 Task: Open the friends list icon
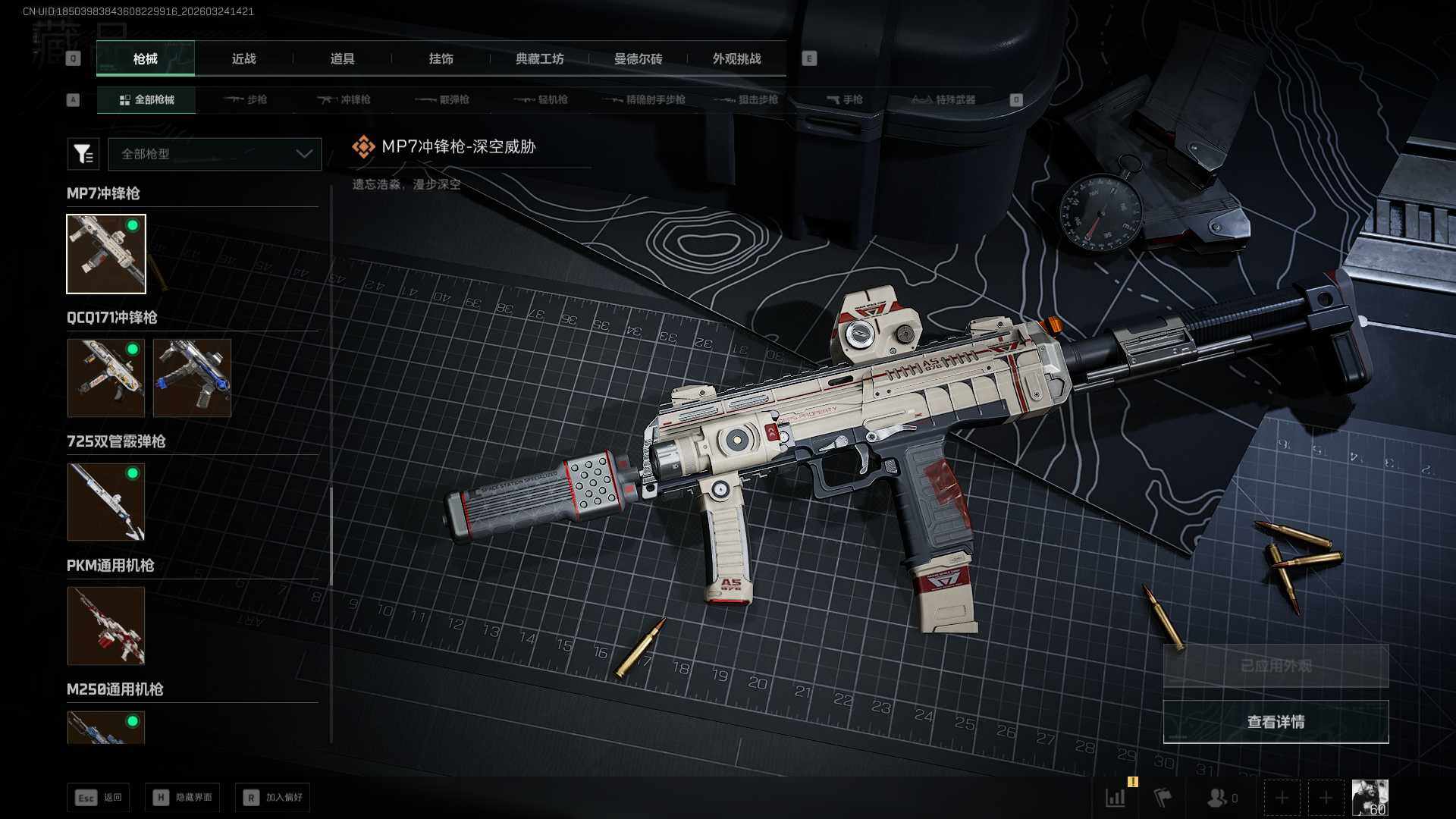(x=1221, y=798)
